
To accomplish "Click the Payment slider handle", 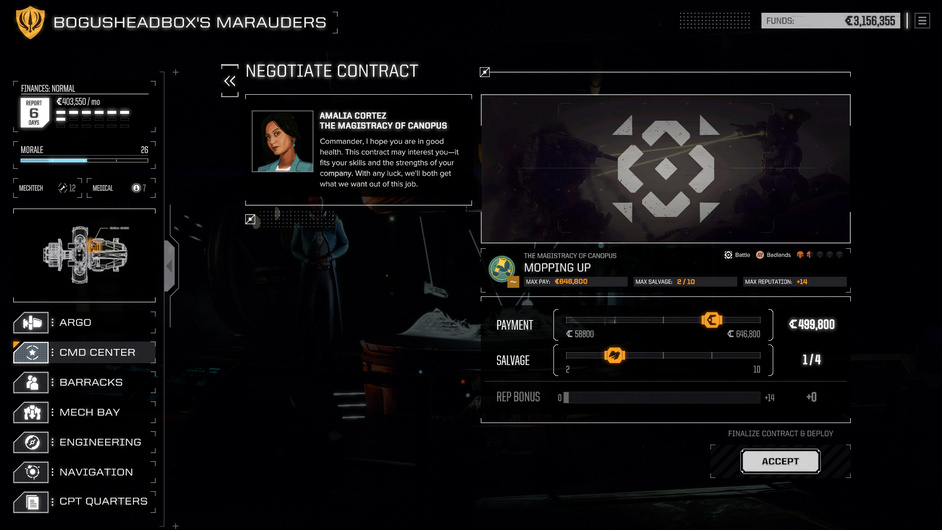I will [712, 320].
